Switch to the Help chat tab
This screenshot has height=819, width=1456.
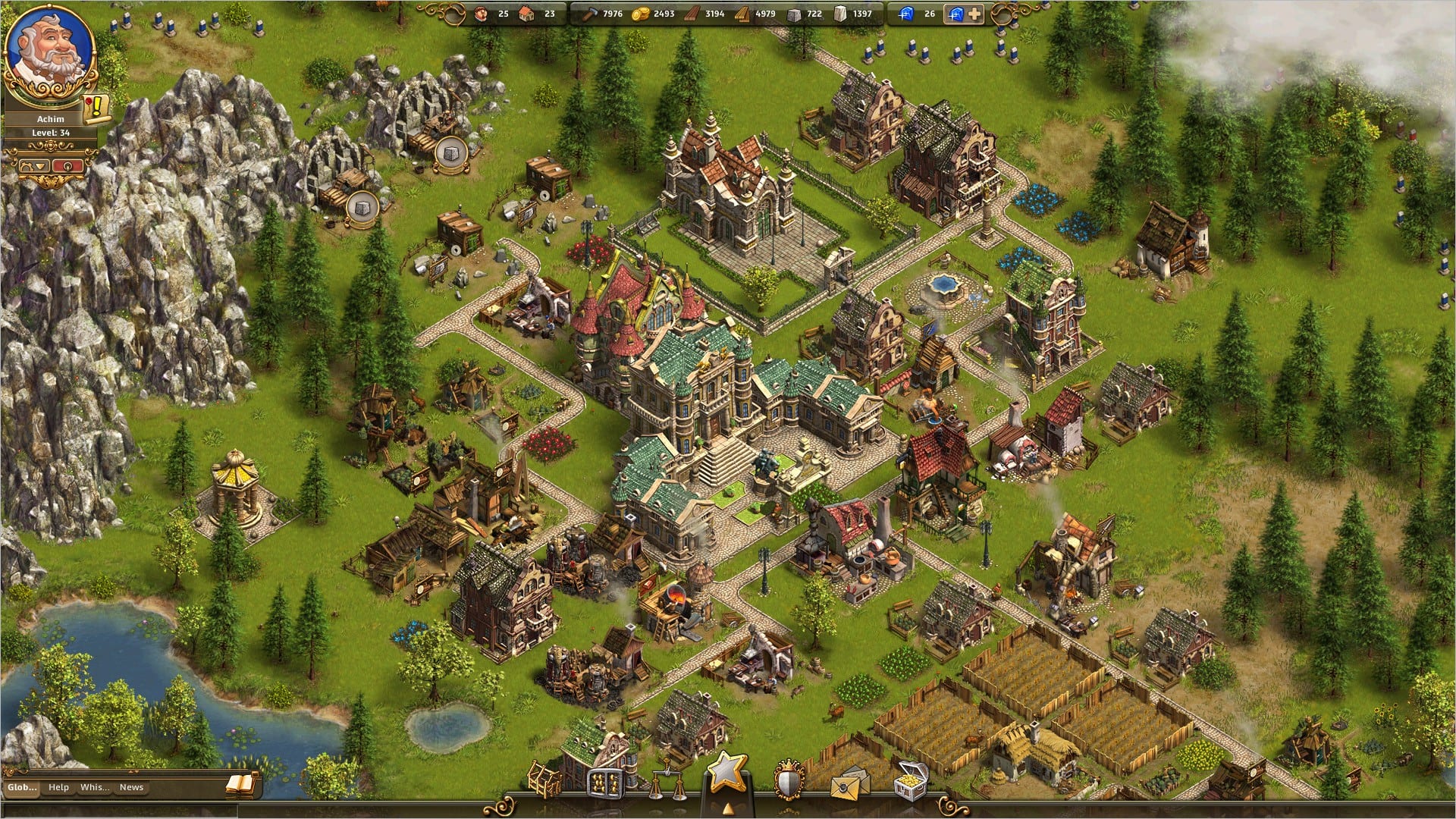[x=58, y=787]
